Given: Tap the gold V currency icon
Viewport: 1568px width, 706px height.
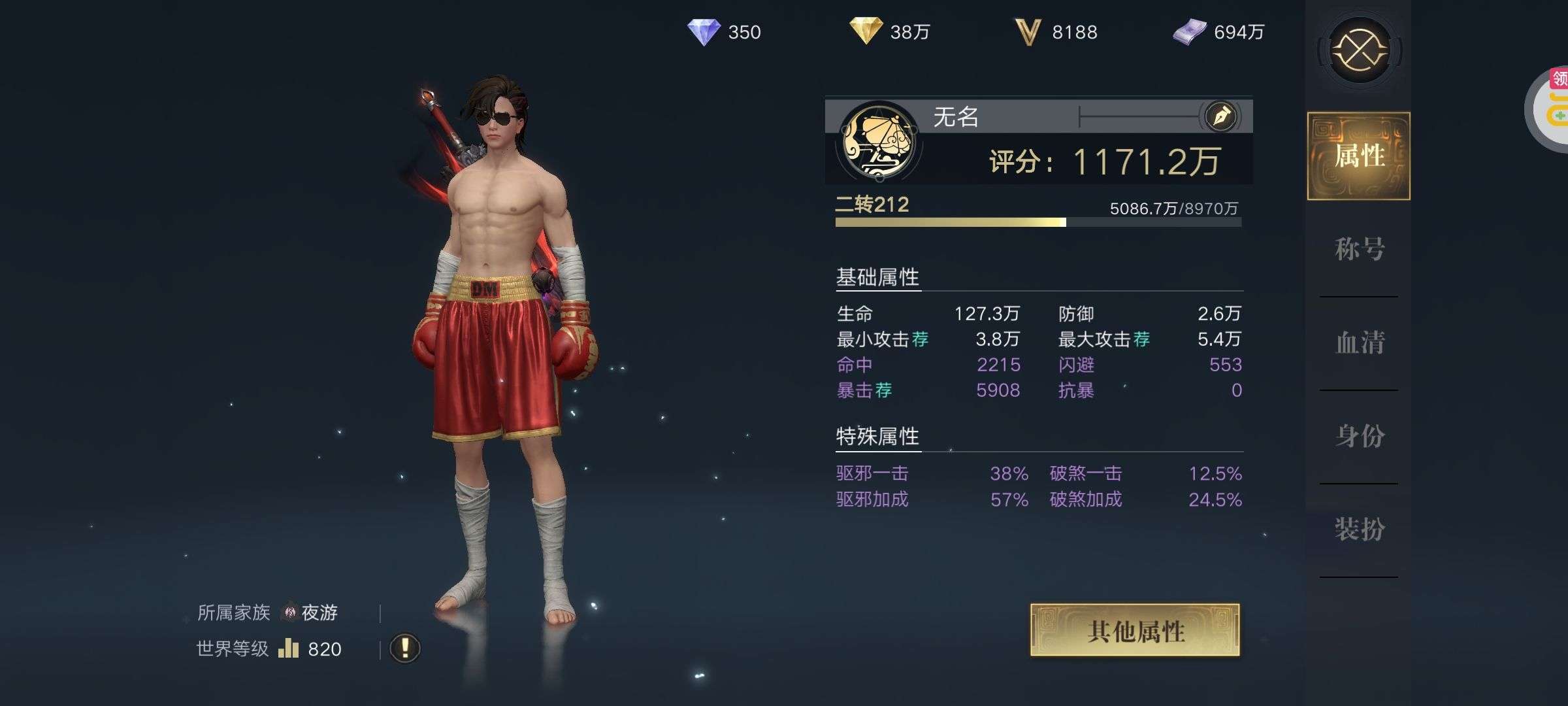Looking at the screenshot, I should [x=1027, y=32].
